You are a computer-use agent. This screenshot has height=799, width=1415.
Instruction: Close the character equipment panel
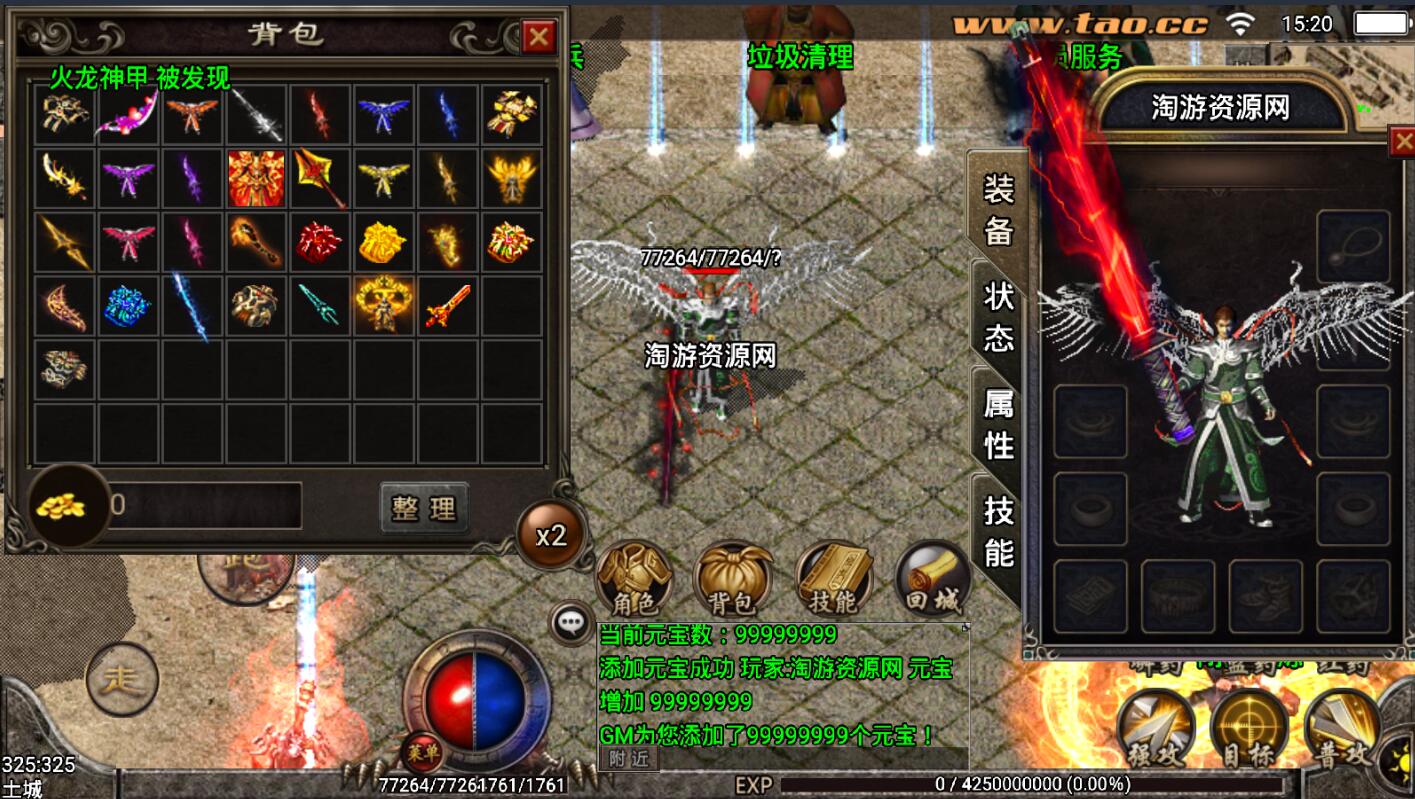1402,142
